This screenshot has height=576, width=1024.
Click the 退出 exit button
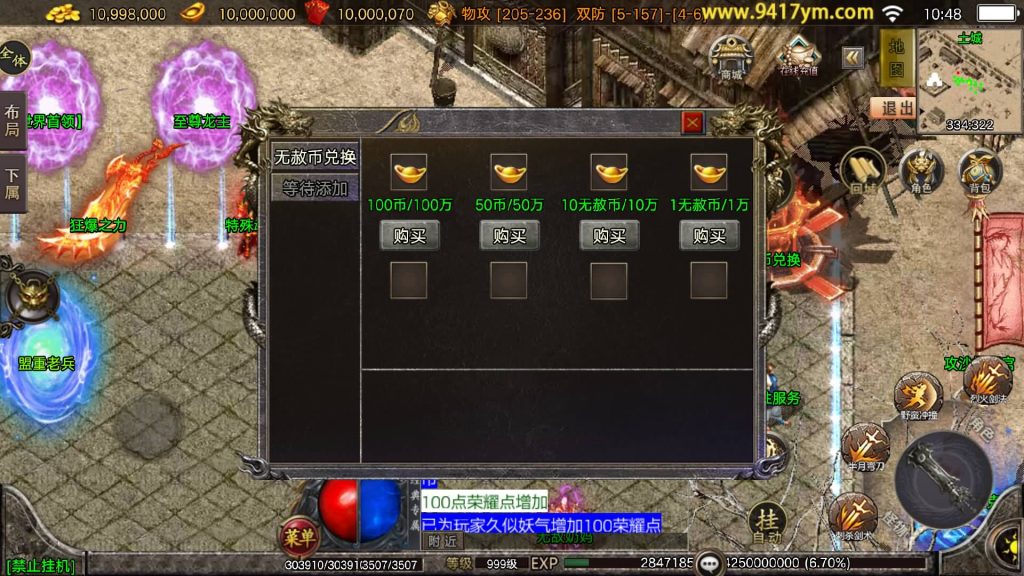tap(892, 108)
